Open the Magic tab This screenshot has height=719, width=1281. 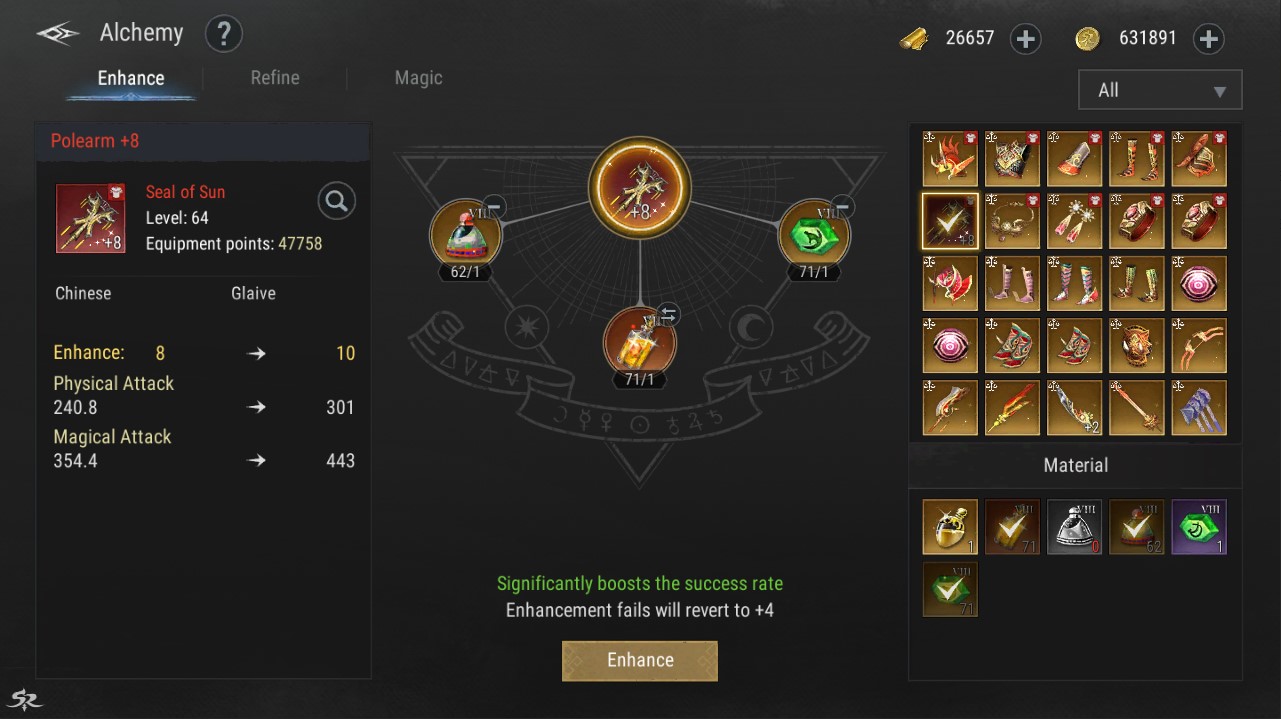pyautogui.click(x=418, y=78)
